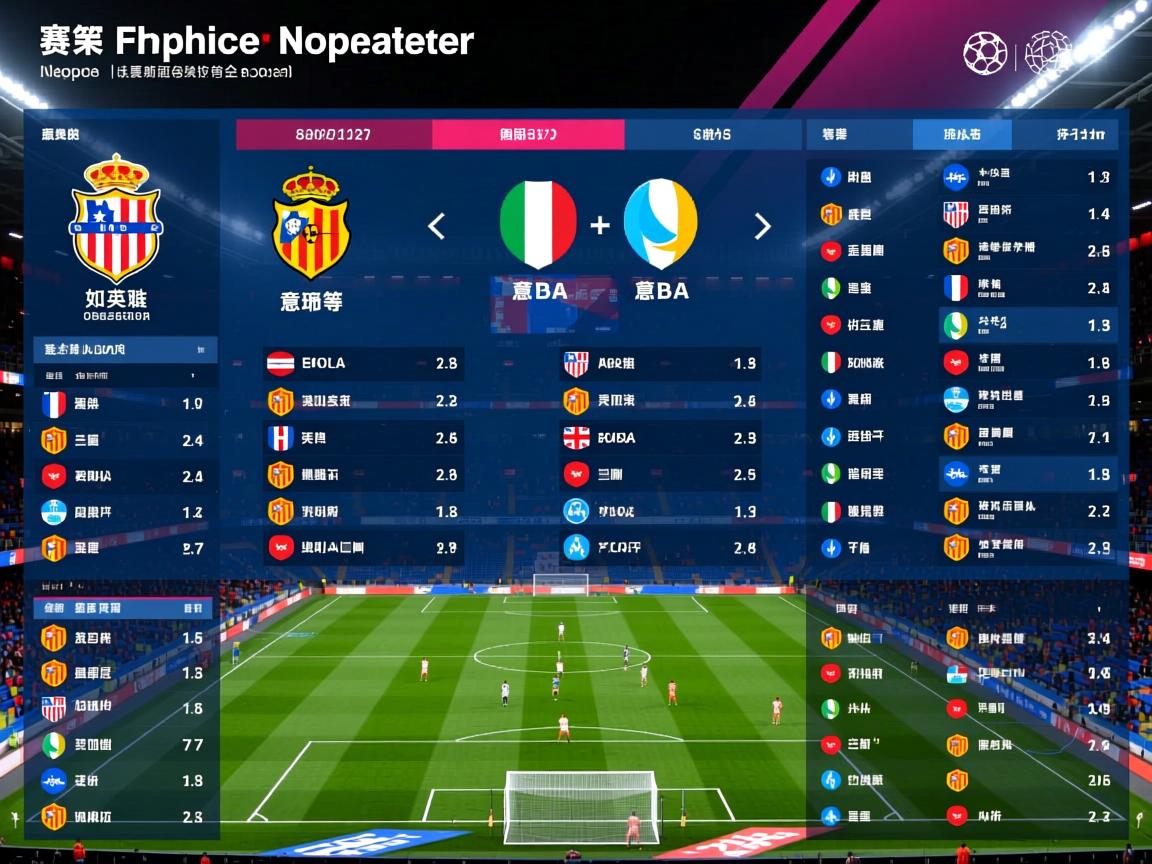Click the right arrow next to the blue-yellow badge
The image size is (1152, 864).
coord(762,227)
